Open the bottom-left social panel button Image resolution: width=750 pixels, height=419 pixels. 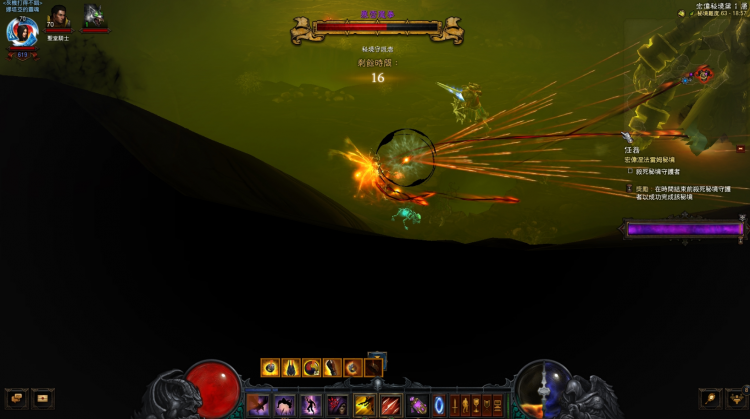[43, 398]
